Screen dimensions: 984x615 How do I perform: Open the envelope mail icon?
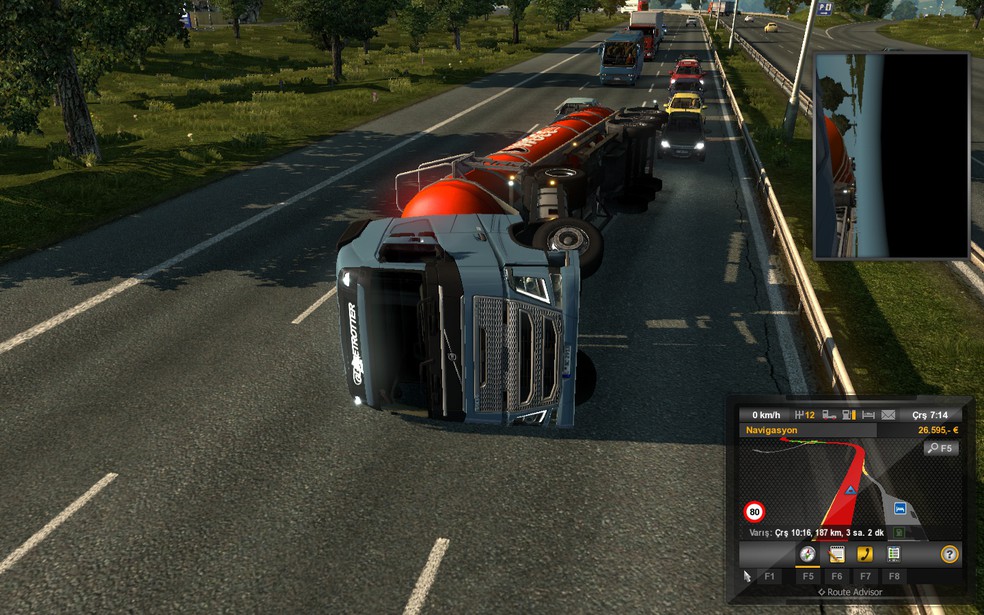[889, 415]
